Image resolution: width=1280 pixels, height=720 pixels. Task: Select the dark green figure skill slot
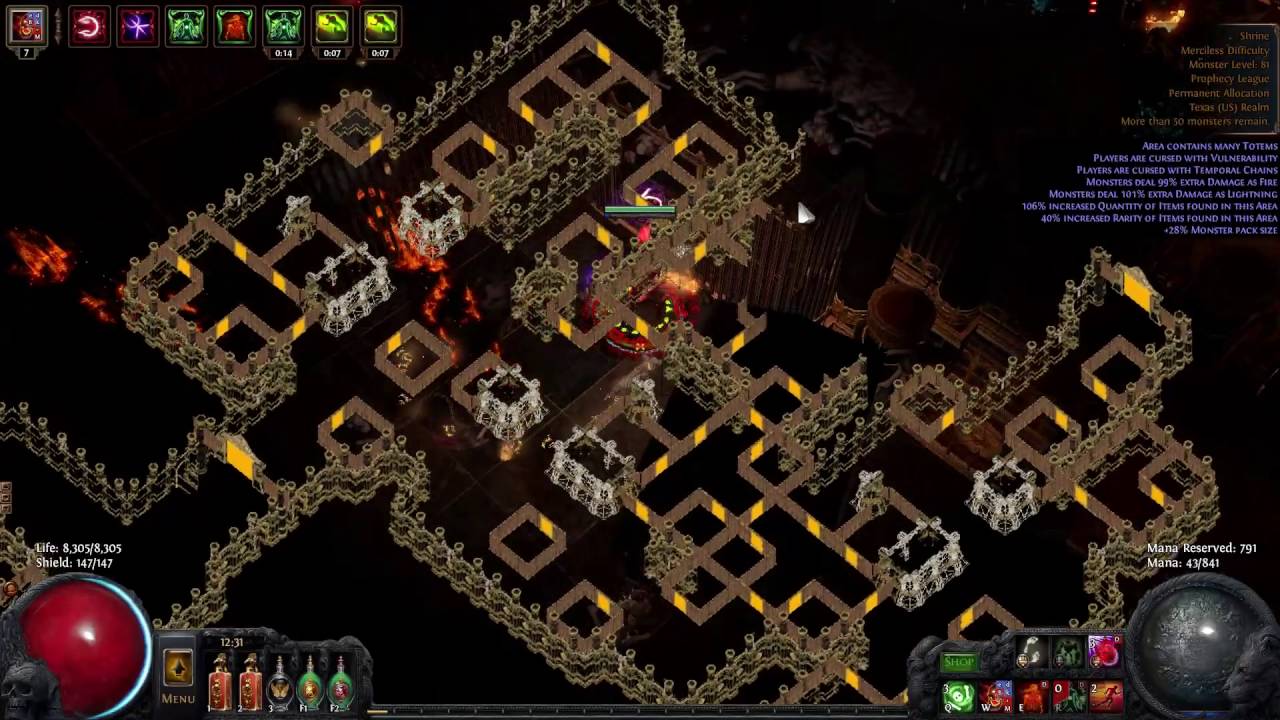pyautogui.click(x=1068, y=653)
